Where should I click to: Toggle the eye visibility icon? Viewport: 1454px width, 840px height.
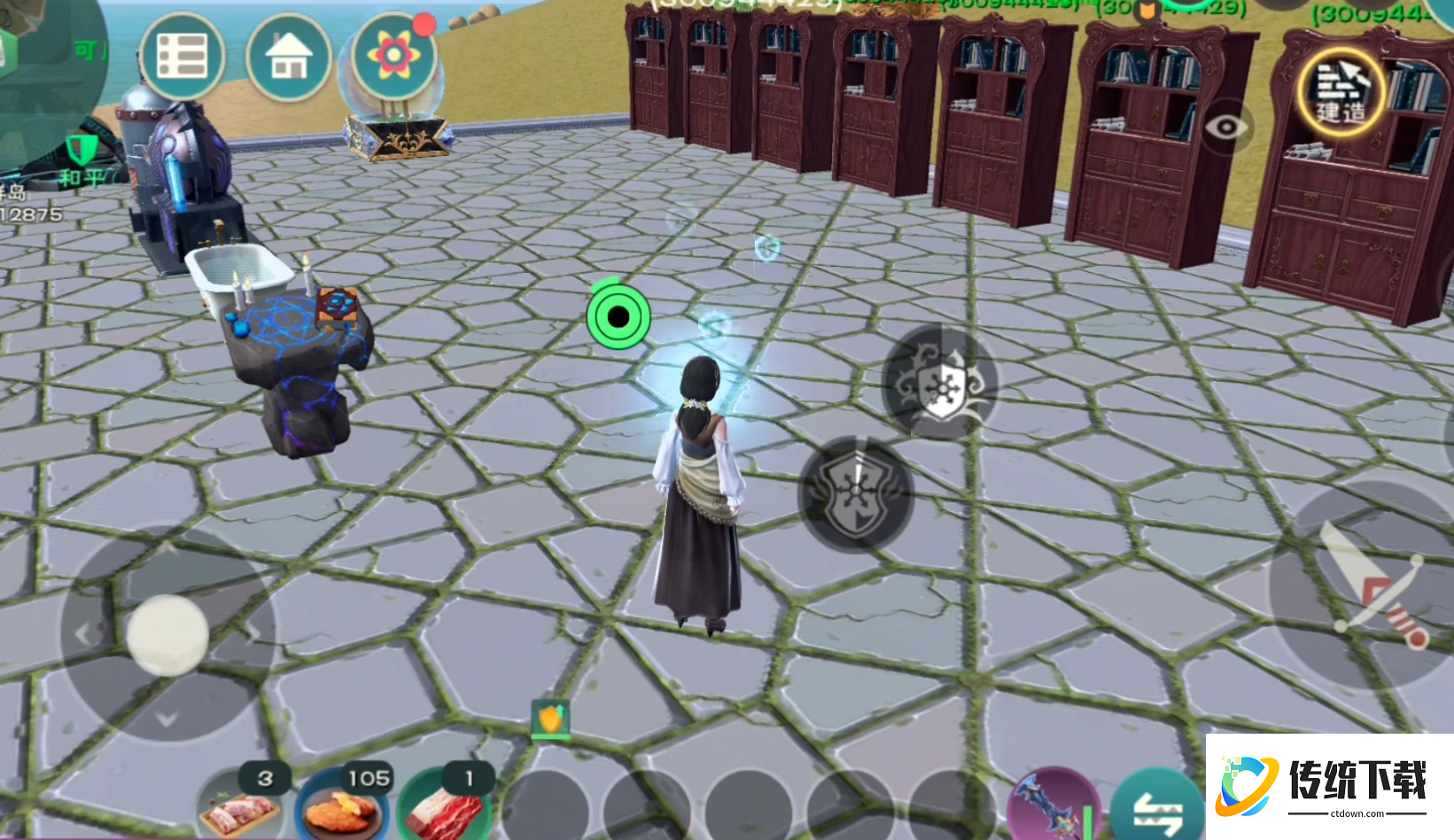pyautogui.click(x=1226, y=128)
